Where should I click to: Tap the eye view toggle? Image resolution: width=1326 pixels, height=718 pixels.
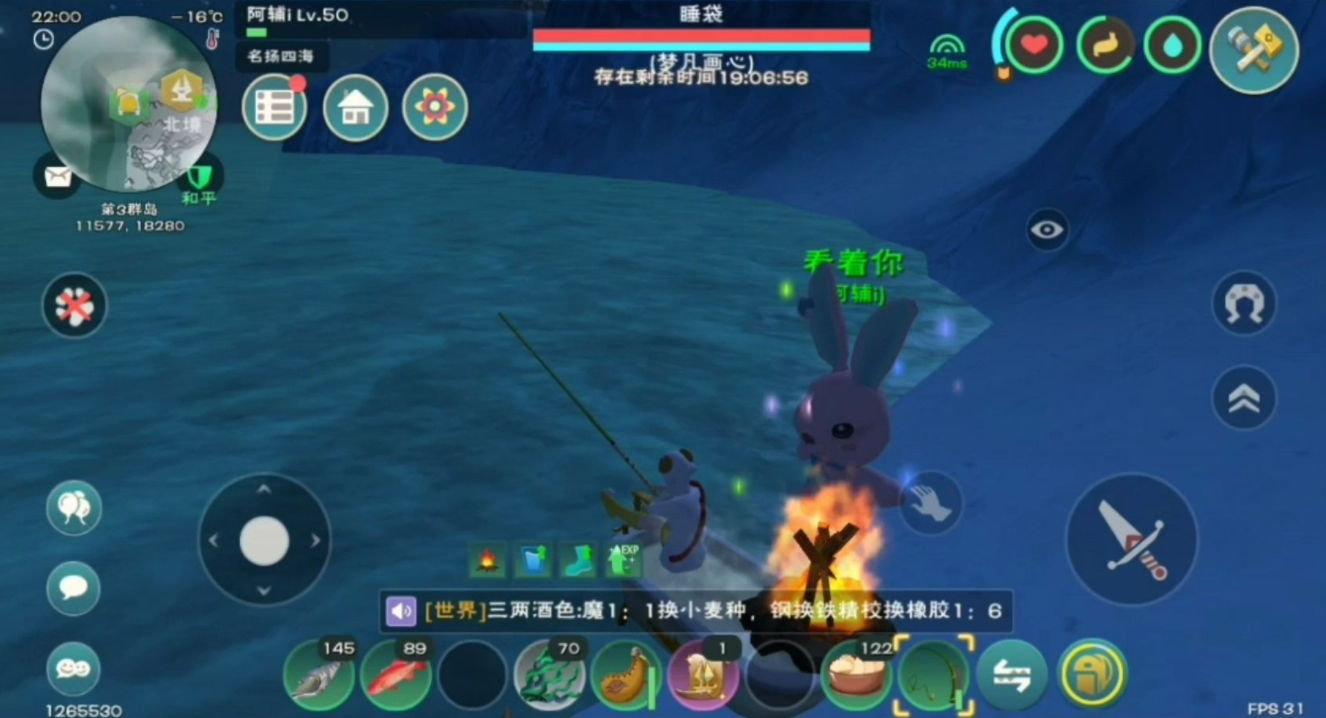(x=1047, y=230)
